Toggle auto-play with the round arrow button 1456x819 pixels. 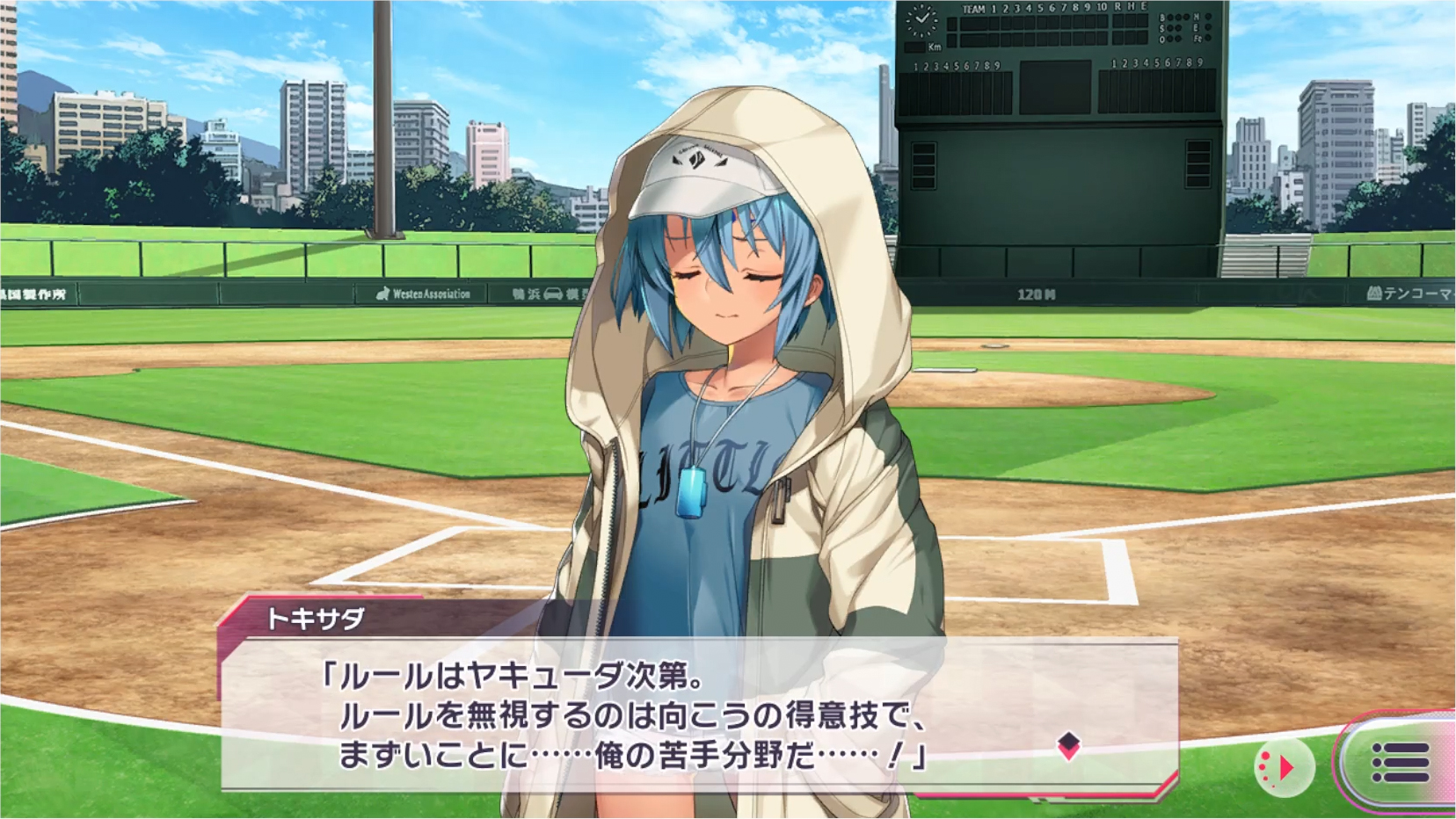pyautogui.click(x=1284, y=768)
